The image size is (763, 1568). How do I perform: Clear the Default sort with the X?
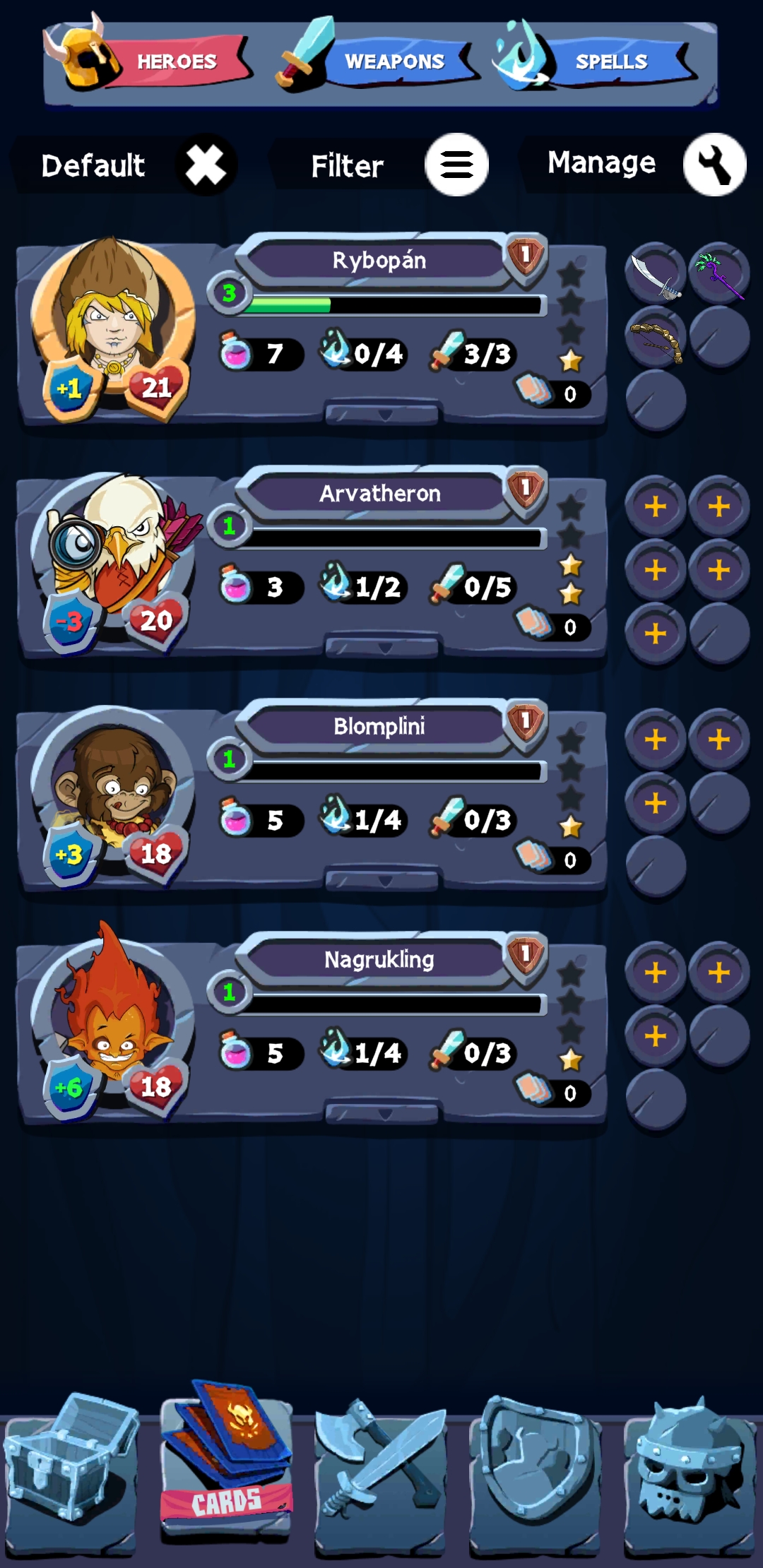tap(206, 165)
